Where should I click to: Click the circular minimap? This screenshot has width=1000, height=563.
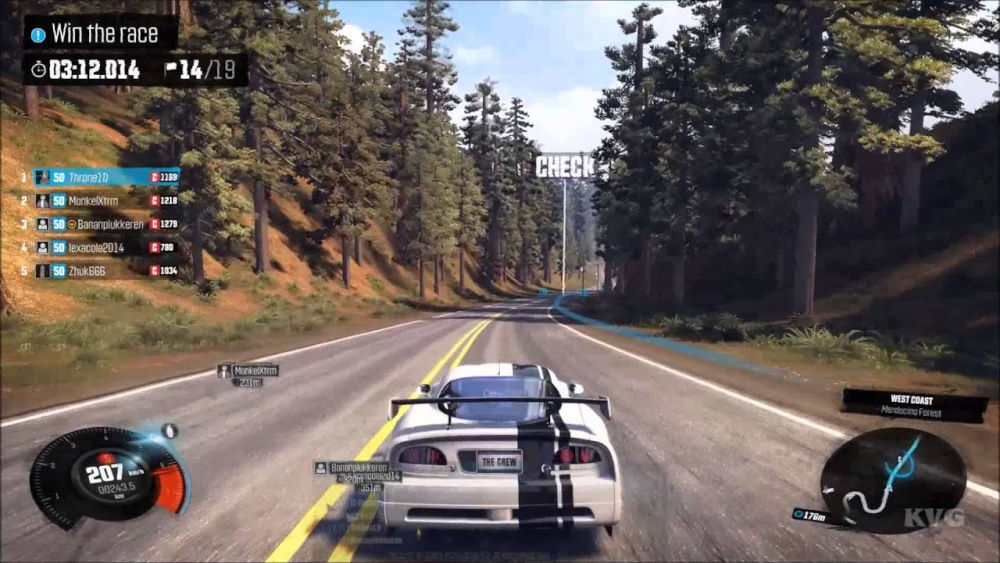893,480
